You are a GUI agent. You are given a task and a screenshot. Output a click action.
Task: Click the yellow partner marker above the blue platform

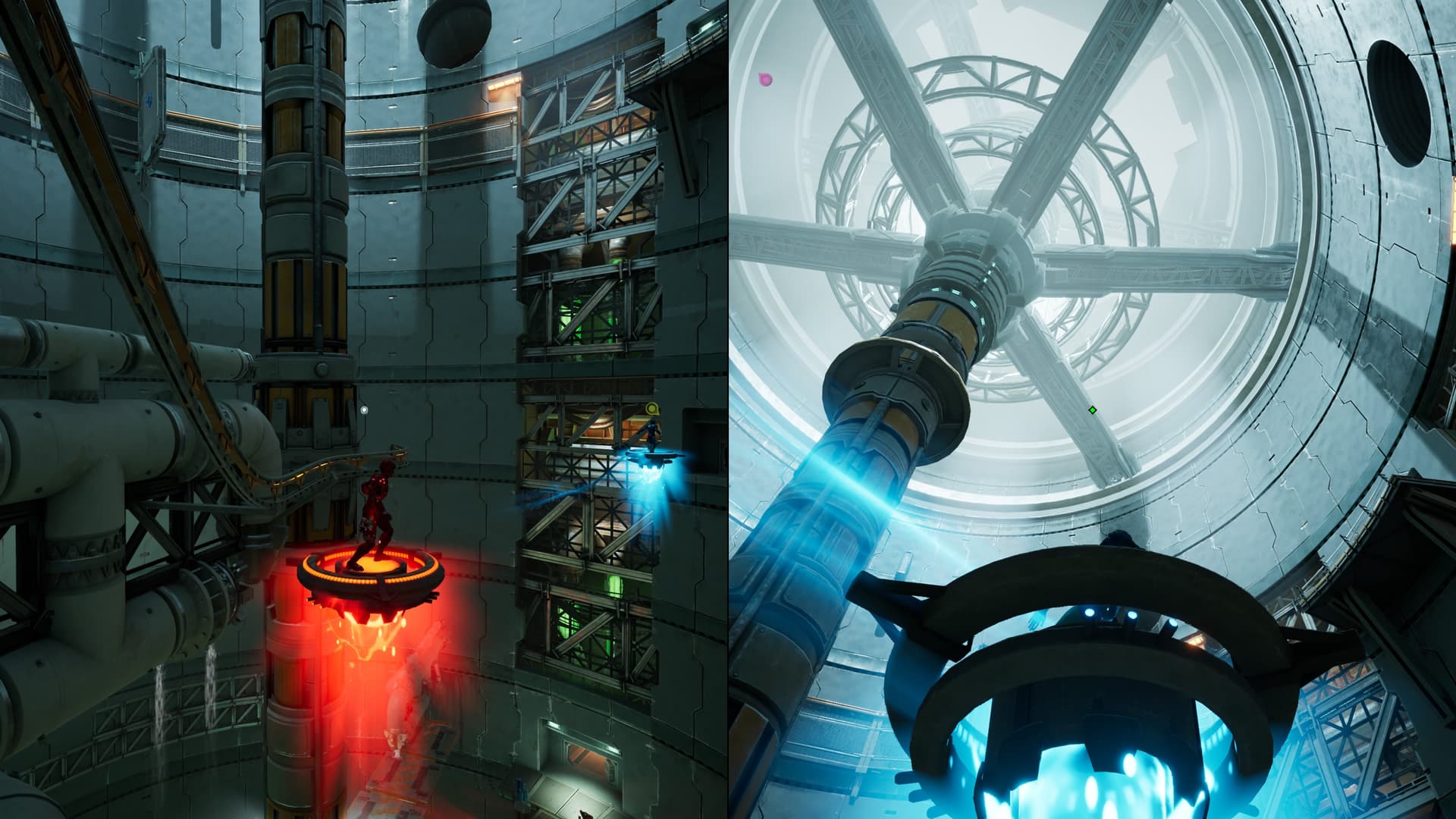(x=651, y=409)
